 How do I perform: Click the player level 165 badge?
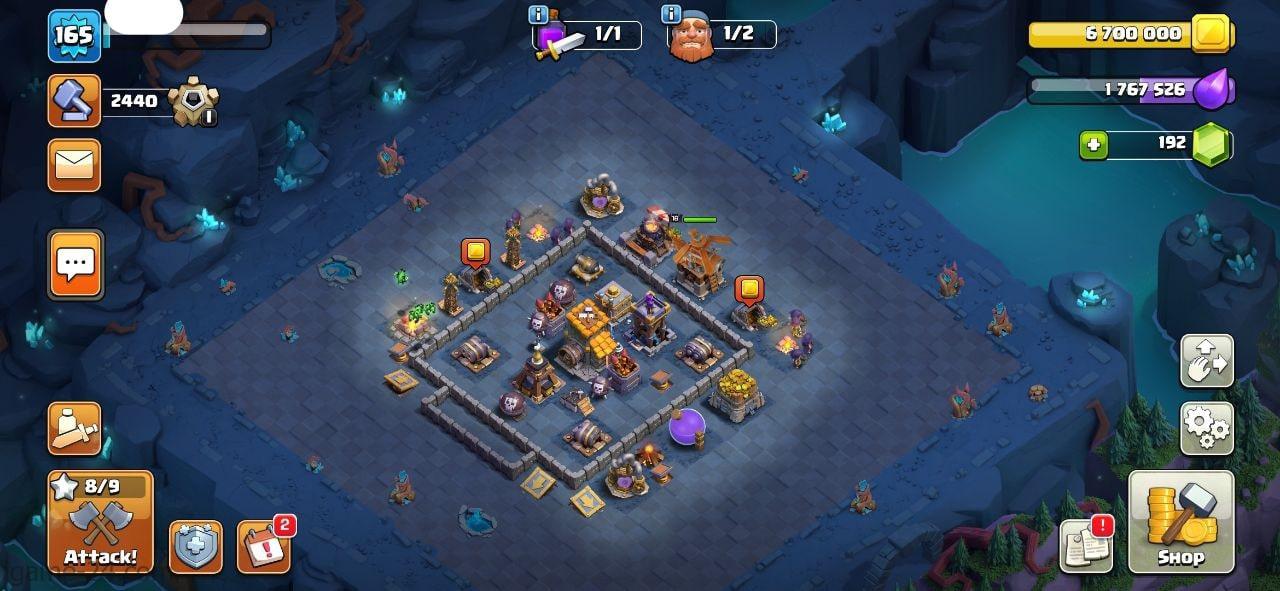tap(74, 36)
